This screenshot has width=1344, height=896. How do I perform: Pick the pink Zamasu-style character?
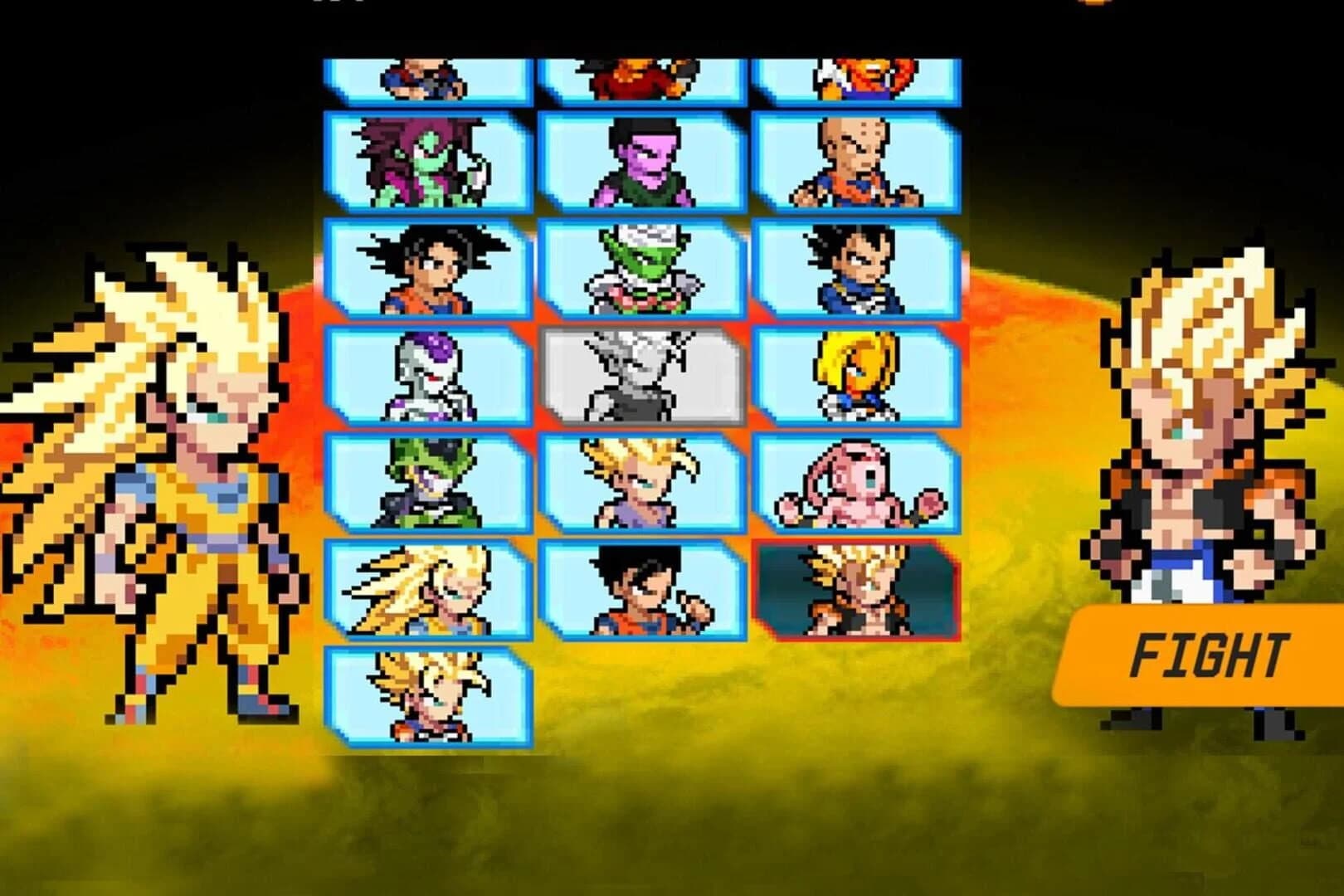coord(643,162)
